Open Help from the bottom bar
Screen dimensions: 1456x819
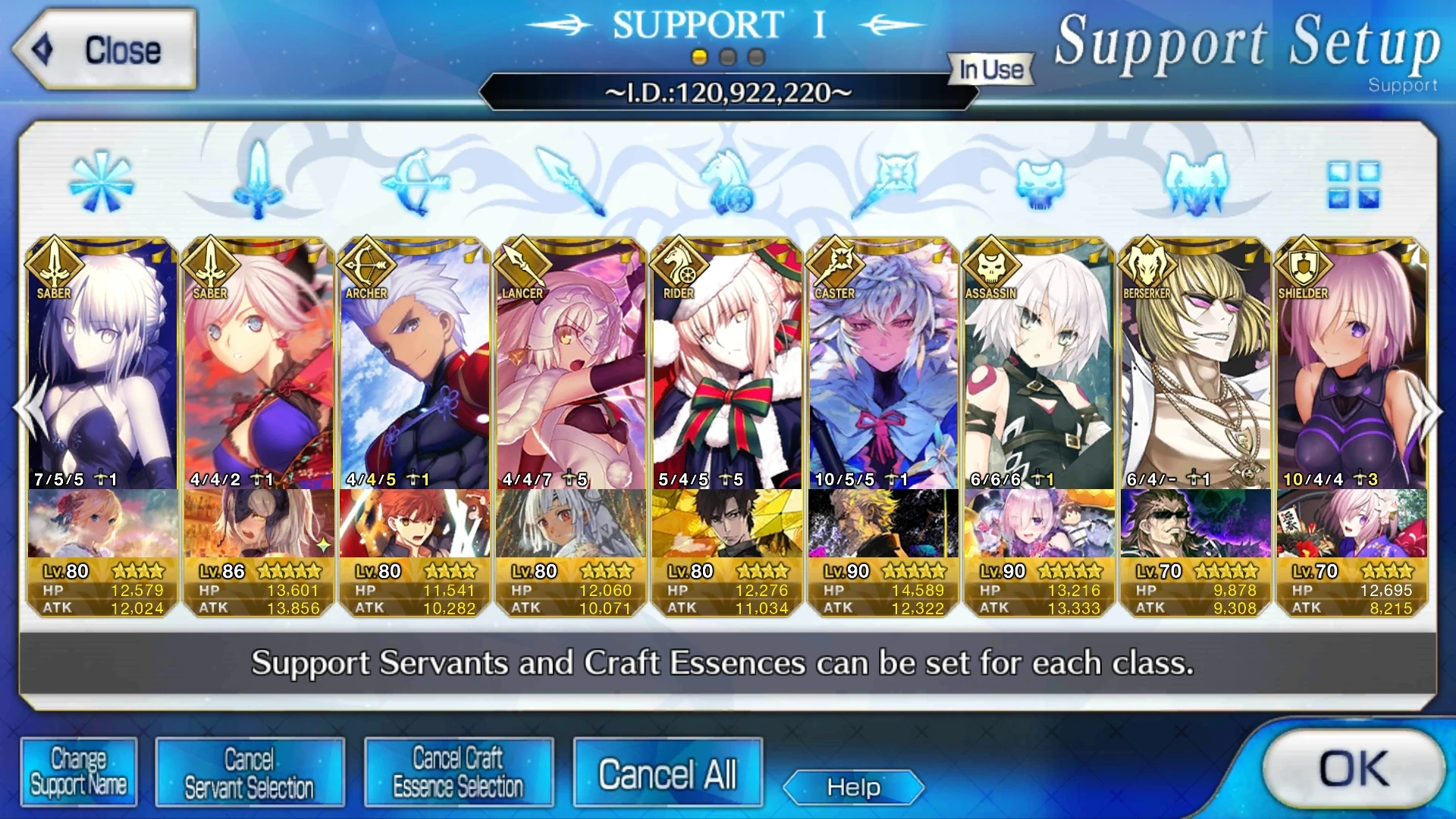[x=852, y=787]
